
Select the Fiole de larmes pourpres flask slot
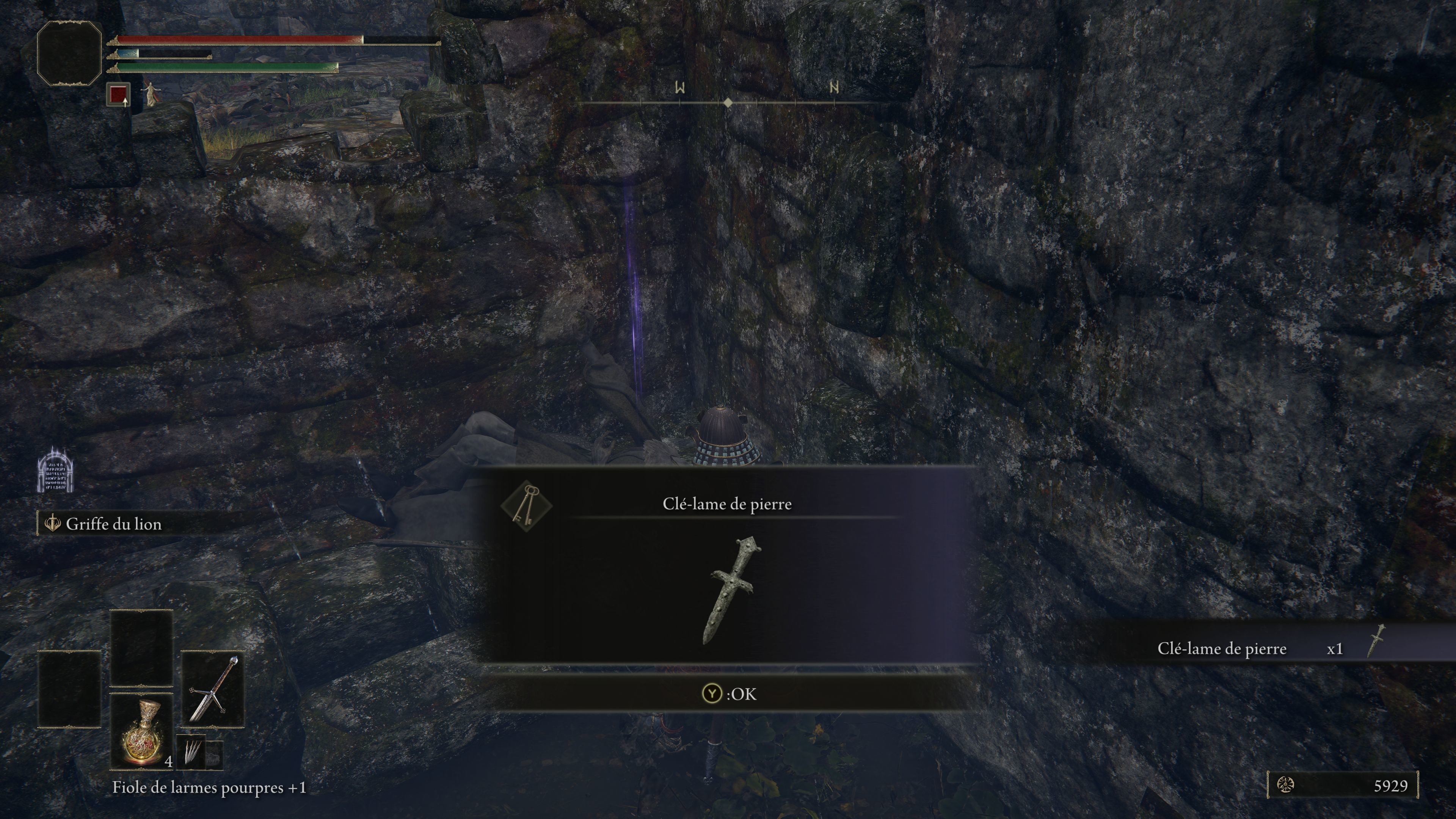click(x=141, y=731)
